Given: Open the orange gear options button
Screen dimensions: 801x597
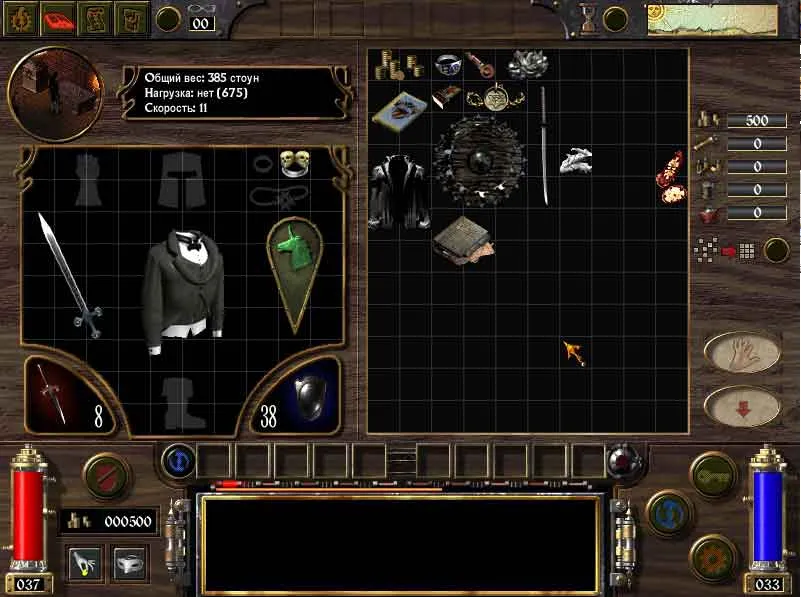Looking at the screenshot, I should (x=714, y=557).
